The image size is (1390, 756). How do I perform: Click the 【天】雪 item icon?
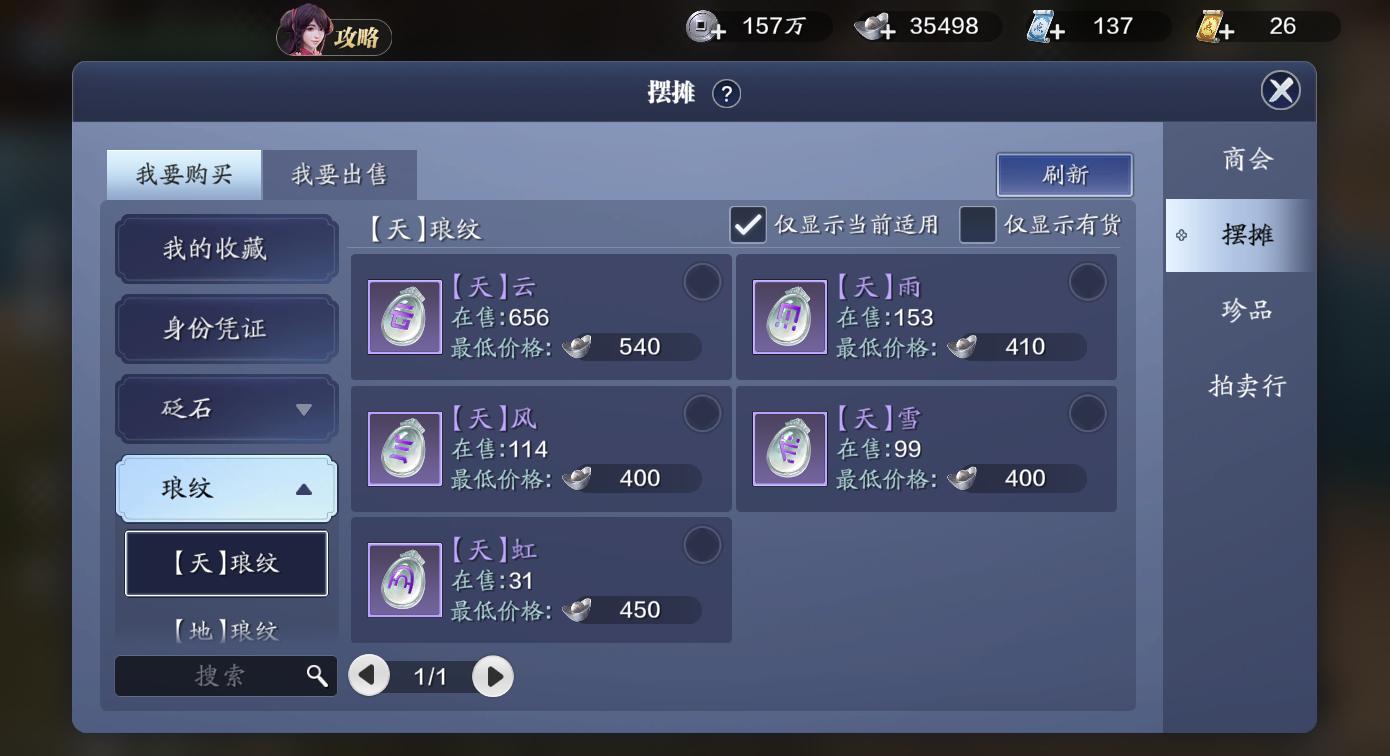coord(789,447)
